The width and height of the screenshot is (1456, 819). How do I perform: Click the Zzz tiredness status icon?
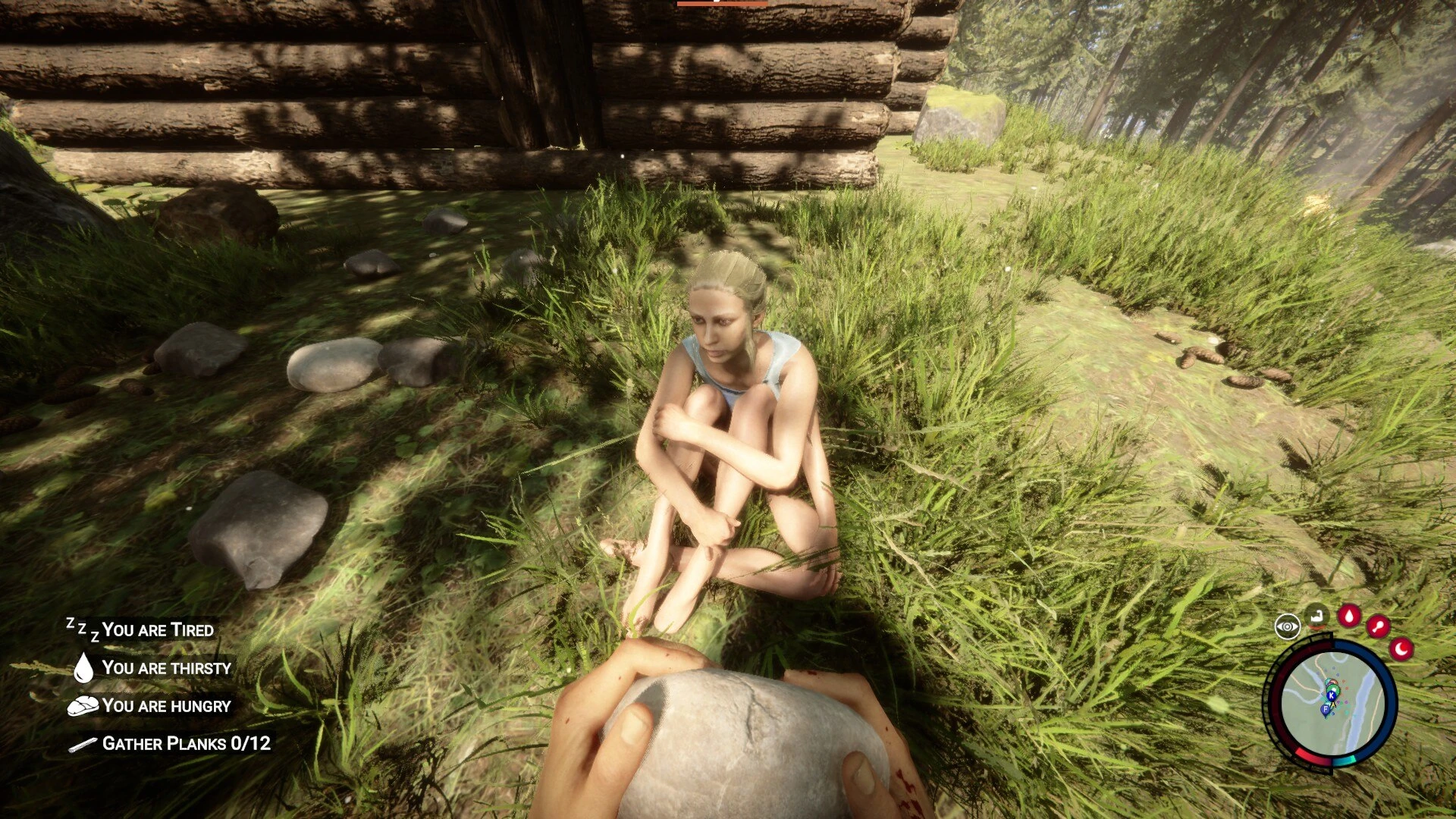coord(83,628)
